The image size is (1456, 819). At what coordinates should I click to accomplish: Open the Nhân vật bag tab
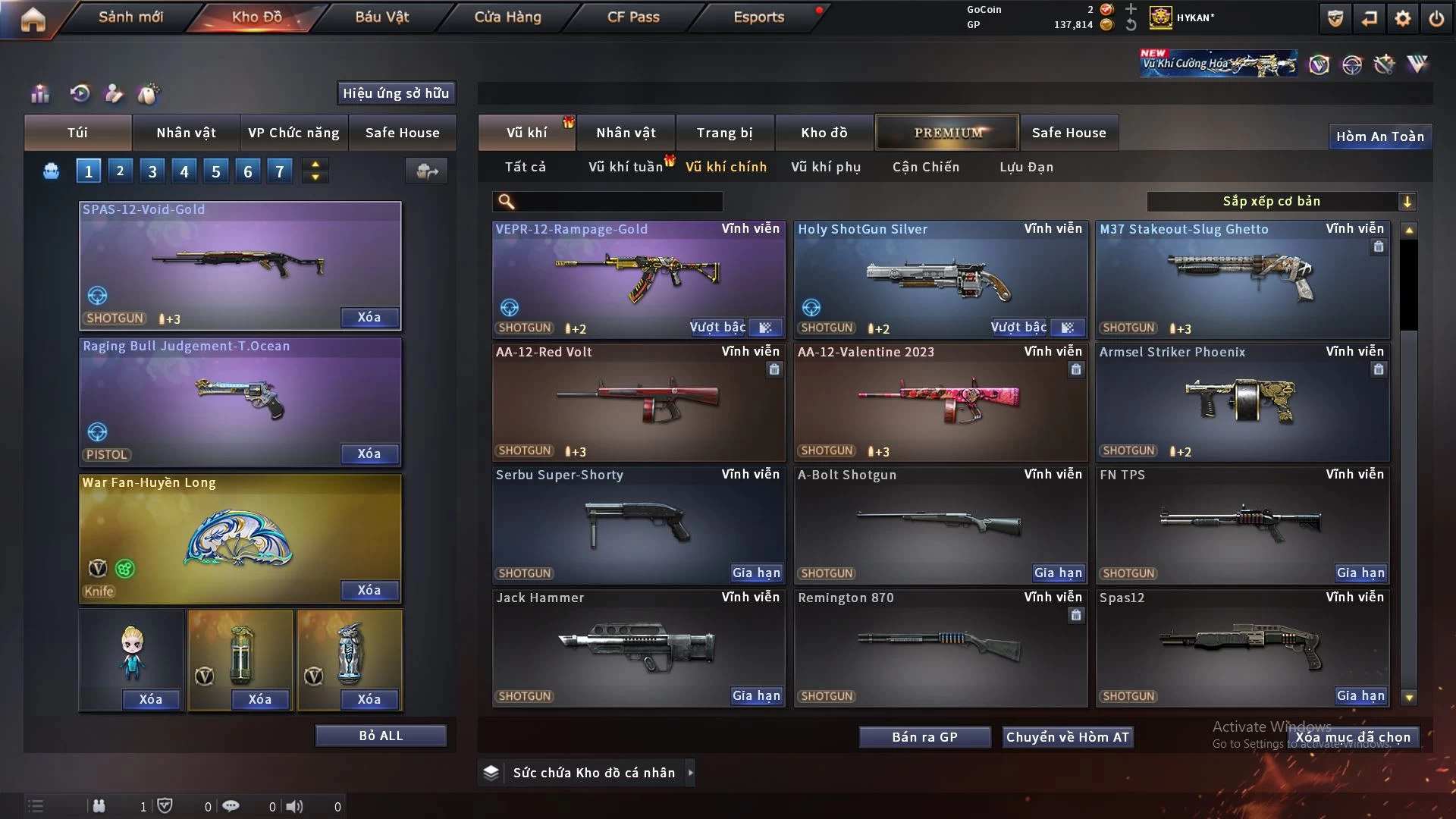pyautogui.click(x=186, y=133)
